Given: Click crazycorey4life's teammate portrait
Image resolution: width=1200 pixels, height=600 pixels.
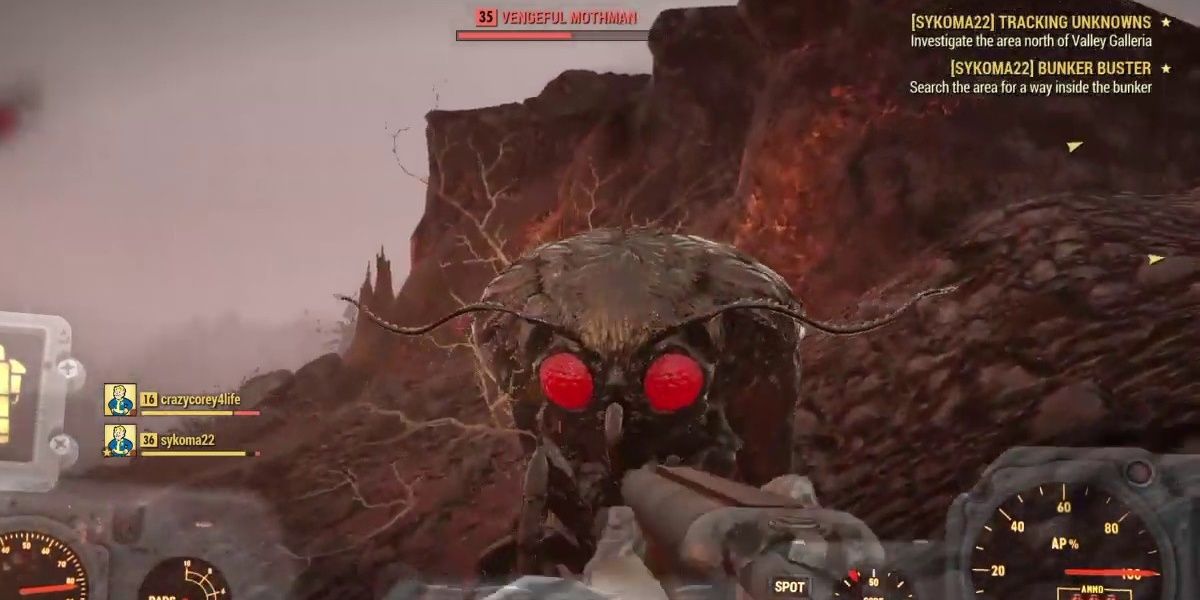Looking at the screenshot, I should click(120, 400).
